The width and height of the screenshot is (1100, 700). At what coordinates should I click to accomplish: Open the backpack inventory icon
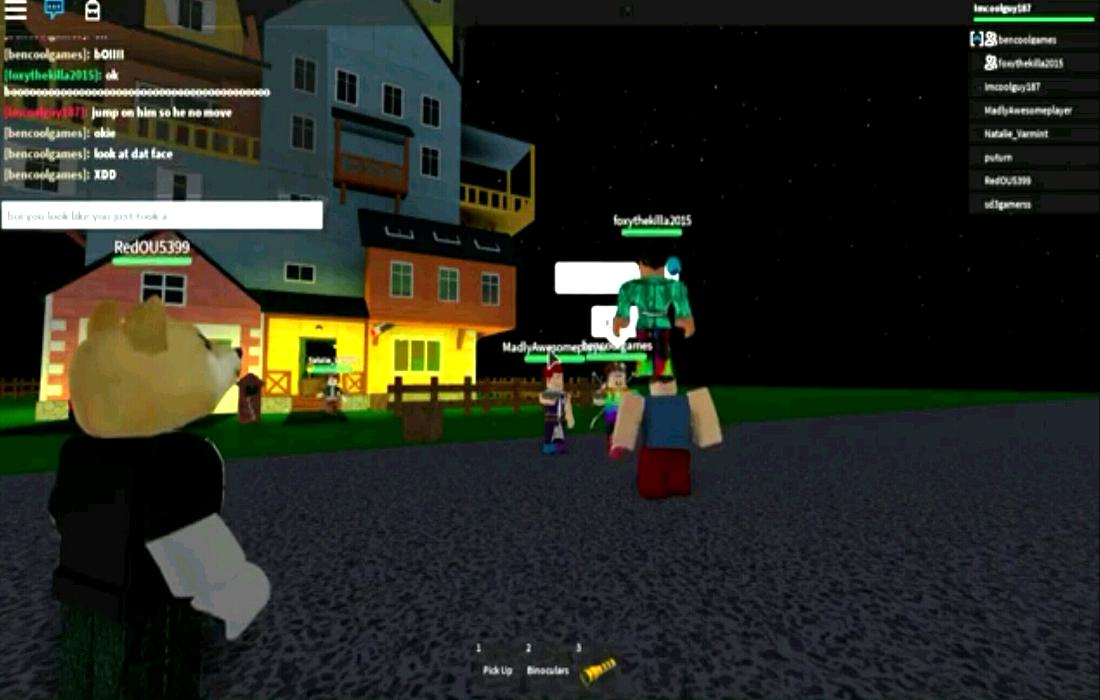click(92, 10)
